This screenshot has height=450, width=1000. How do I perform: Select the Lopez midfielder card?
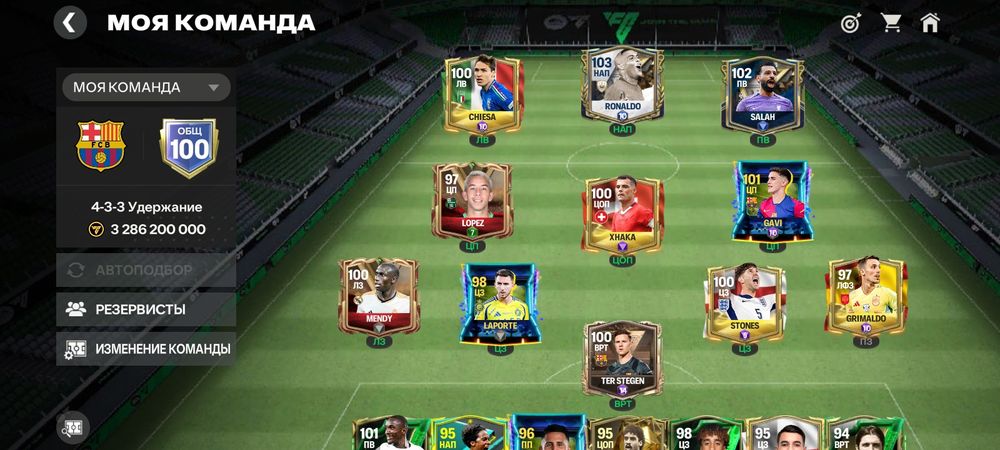tap(472, 202)
